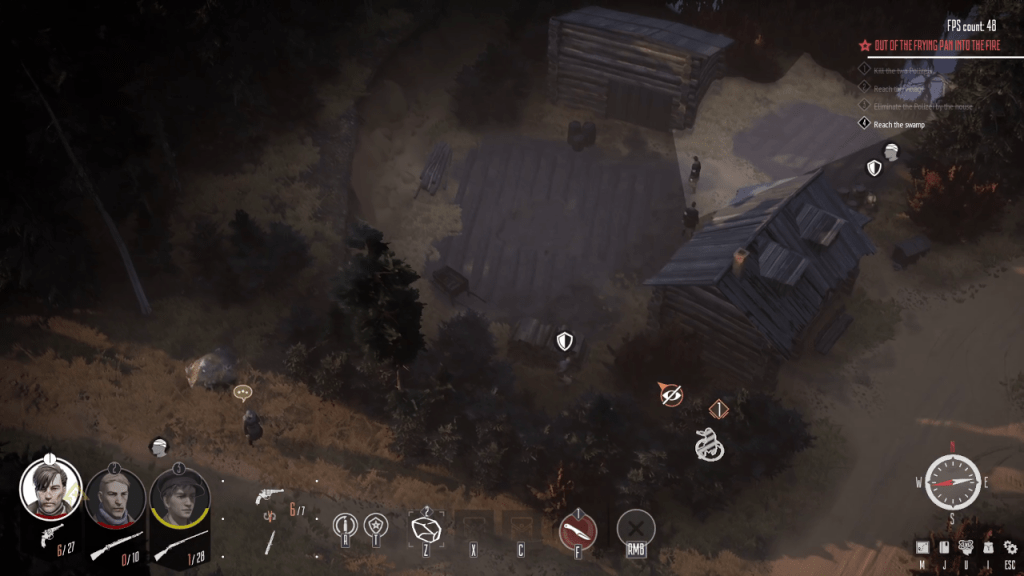Select the second squad member portrait
The width and height of the screenshot is (1024, 576).
(x=115, y=497)
